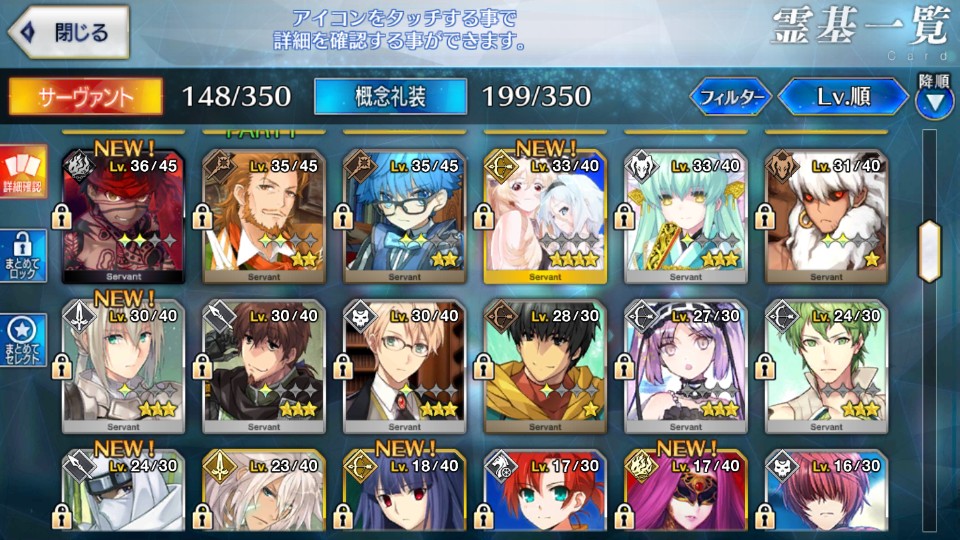
Task: Activate the まとめてロック button
Action: click(24, 258)
